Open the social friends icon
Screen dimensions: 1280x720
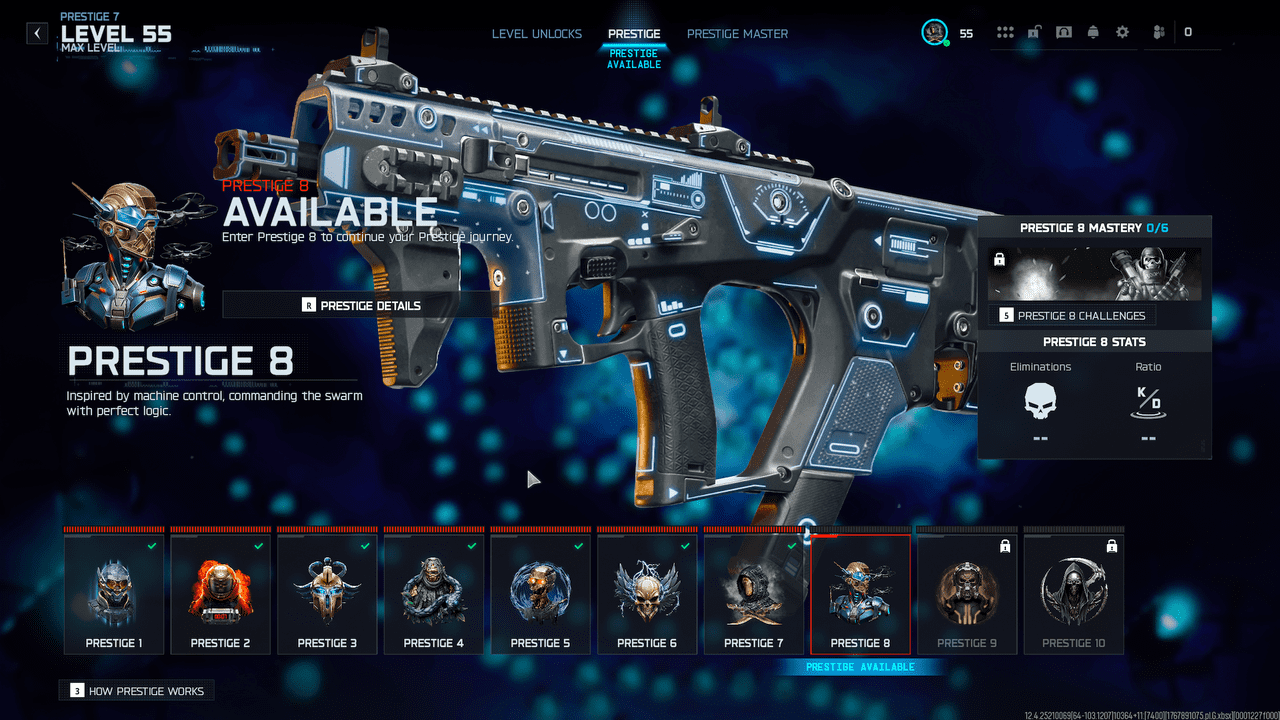(x=1159, y=33)
